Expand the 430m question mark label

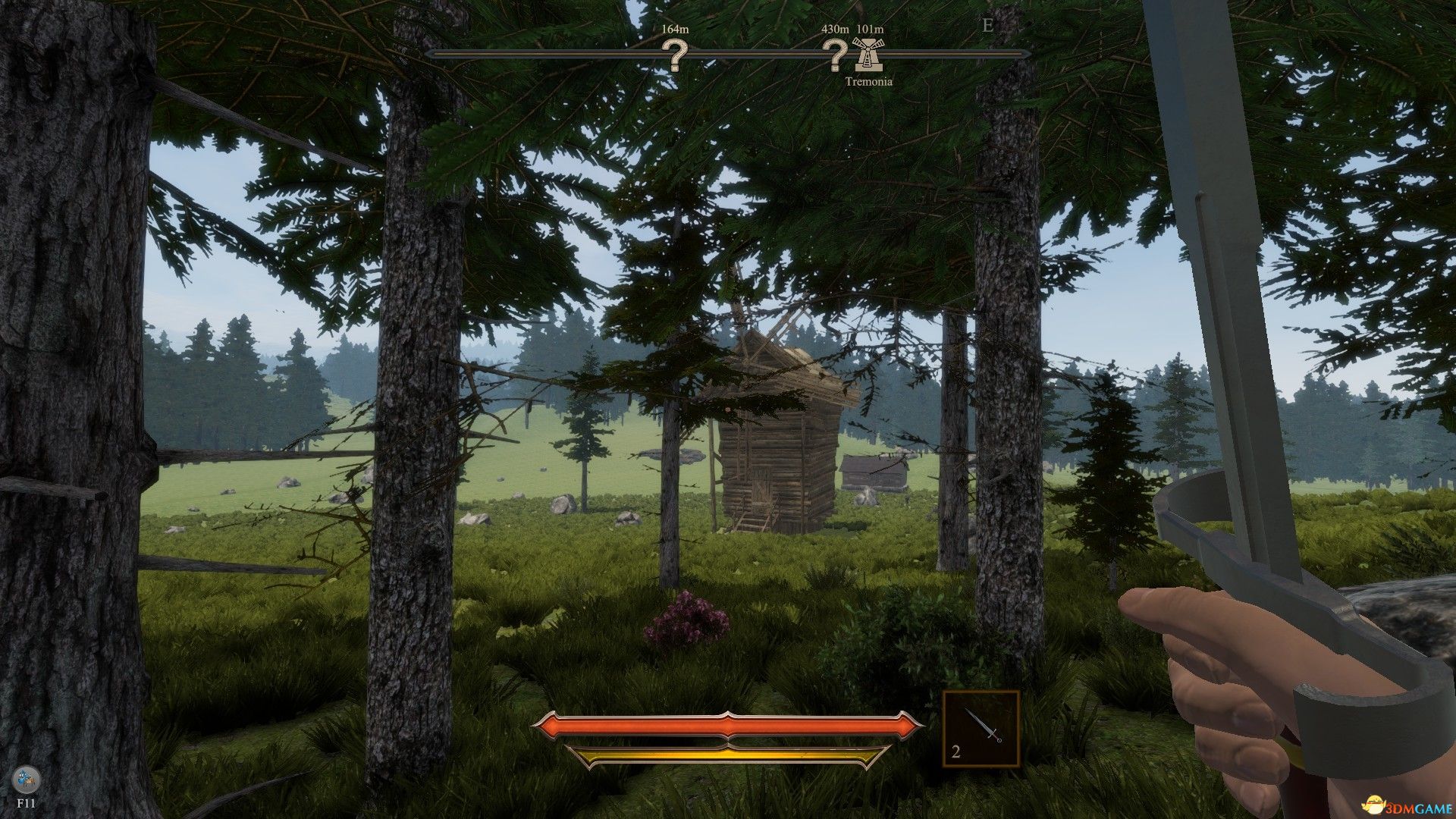pyautogui.click(x=835, y=29)
